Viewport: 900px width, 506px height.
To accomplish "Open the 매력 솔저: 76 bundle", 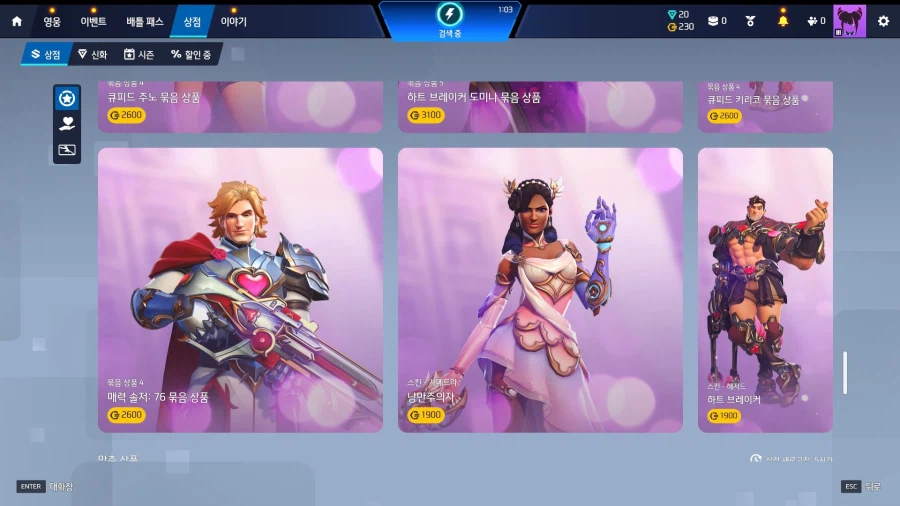I will (x=240, y=290).
